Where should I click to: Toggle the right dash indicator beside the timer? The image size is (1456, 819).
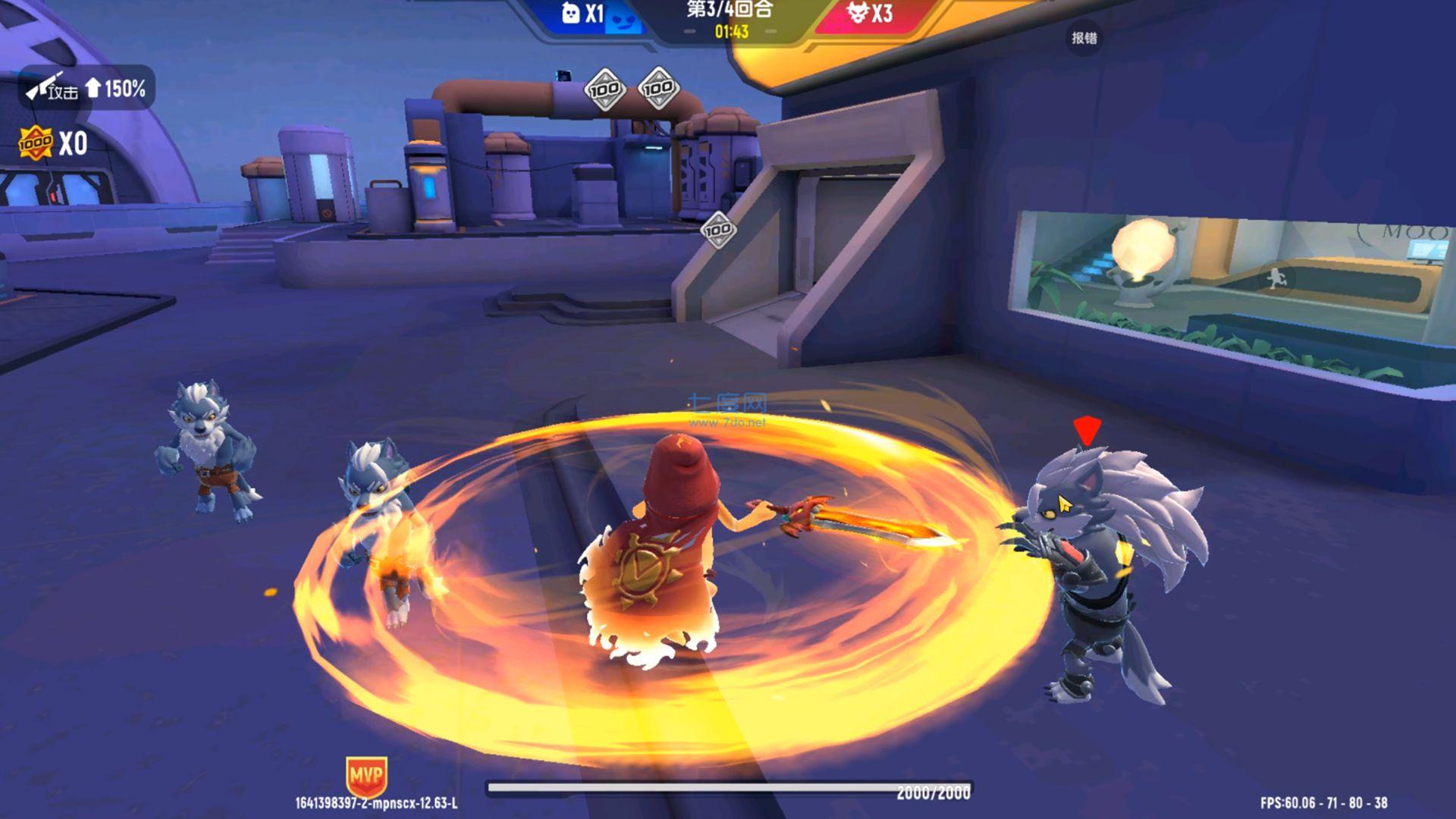(771, 33)
